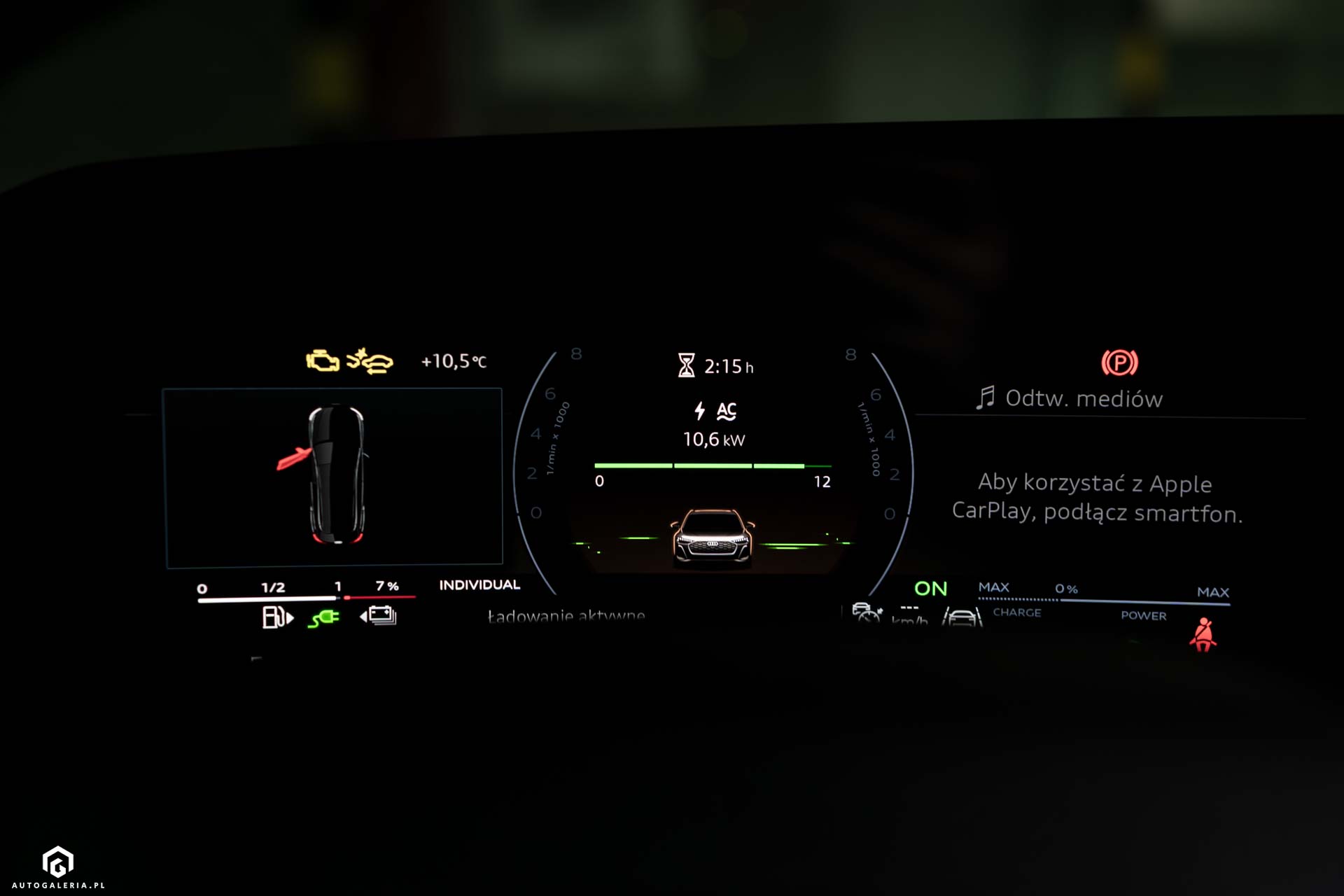Click the fuel pump icon
Image resolution: width=1344 pixels, height=896 pixels.
tap(277, 617)
